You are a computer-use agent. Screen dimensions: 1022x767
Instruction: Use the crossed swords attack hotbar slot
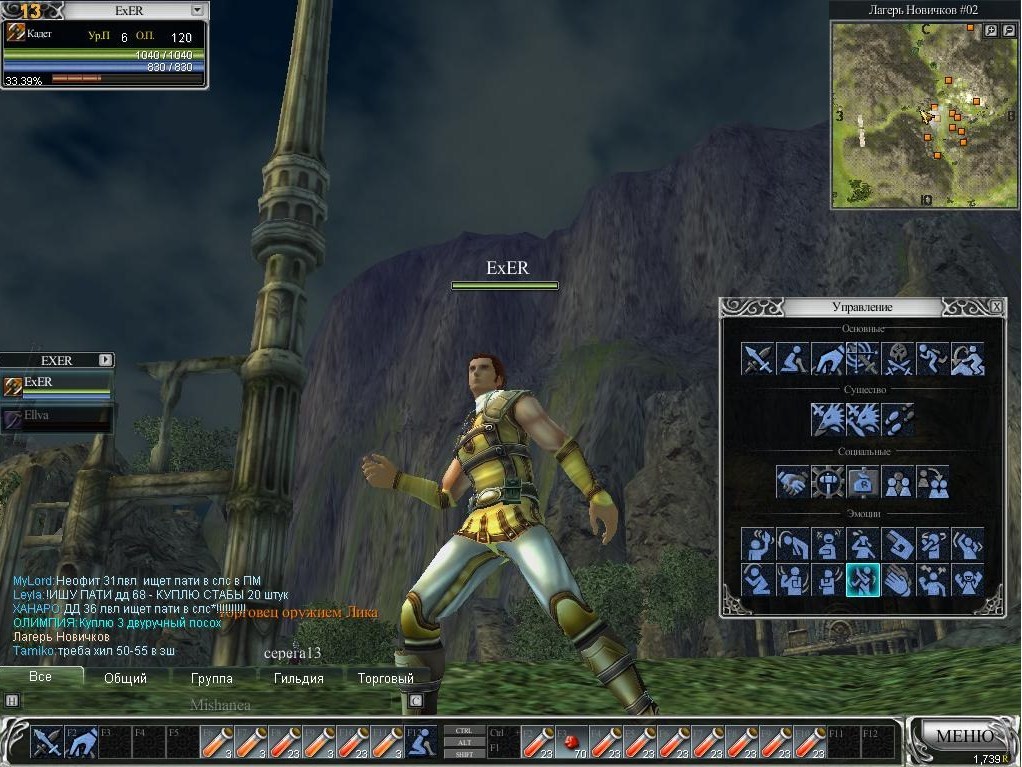coord(46,743)
